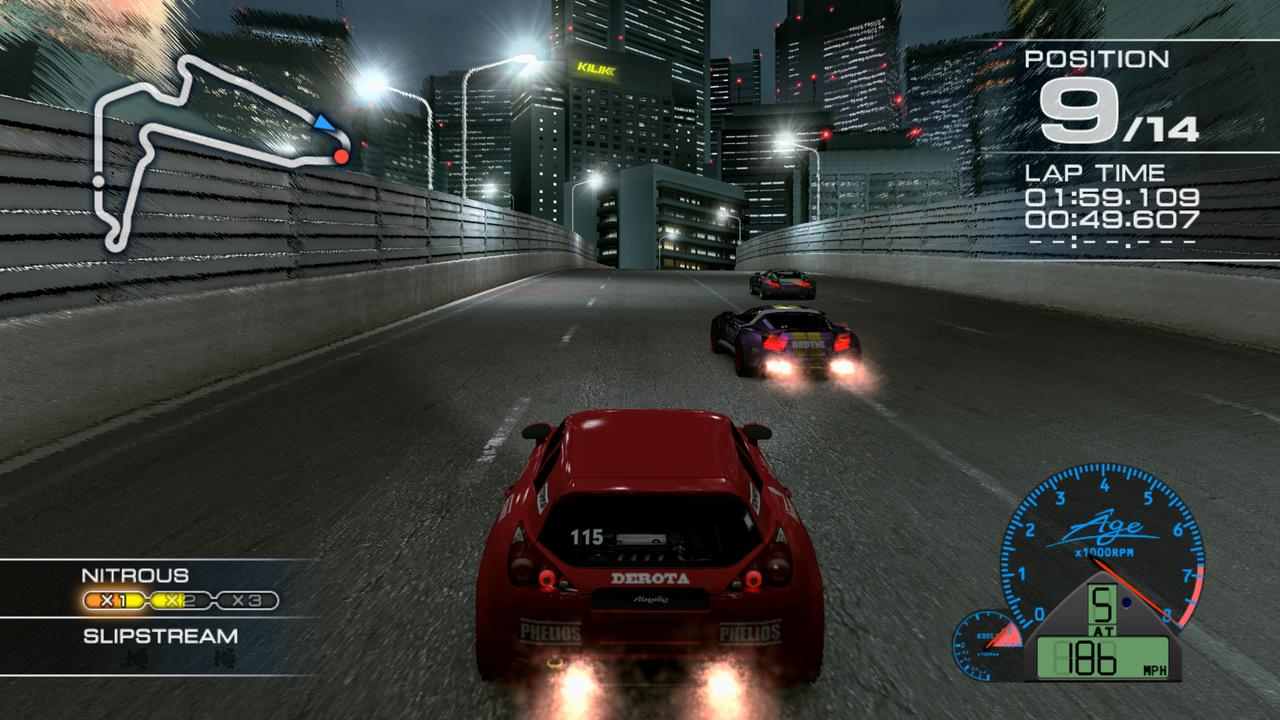
Task: Click the empty x3 nitrous capsule
Action: click(x=247, y=601)
